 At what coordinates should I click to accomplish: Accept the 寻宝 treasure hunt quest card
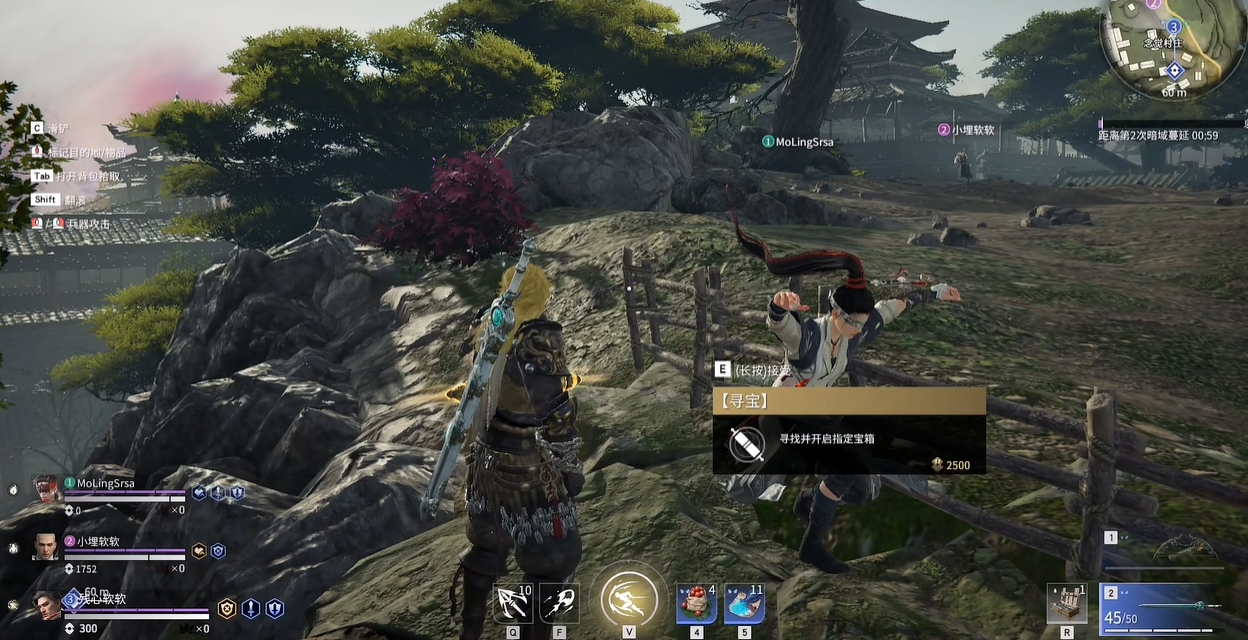pos(848,431)
